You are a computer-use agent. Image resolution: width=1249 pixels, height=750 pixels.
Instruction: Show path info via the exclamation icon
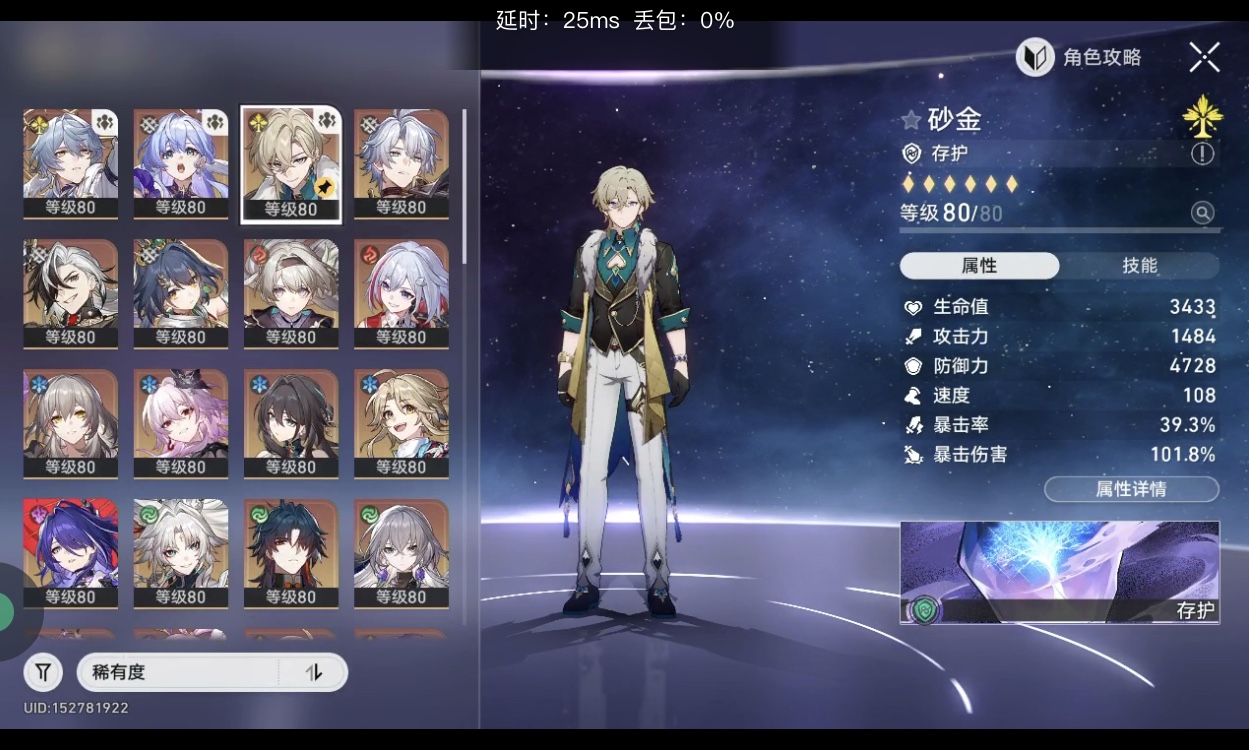1202,153
